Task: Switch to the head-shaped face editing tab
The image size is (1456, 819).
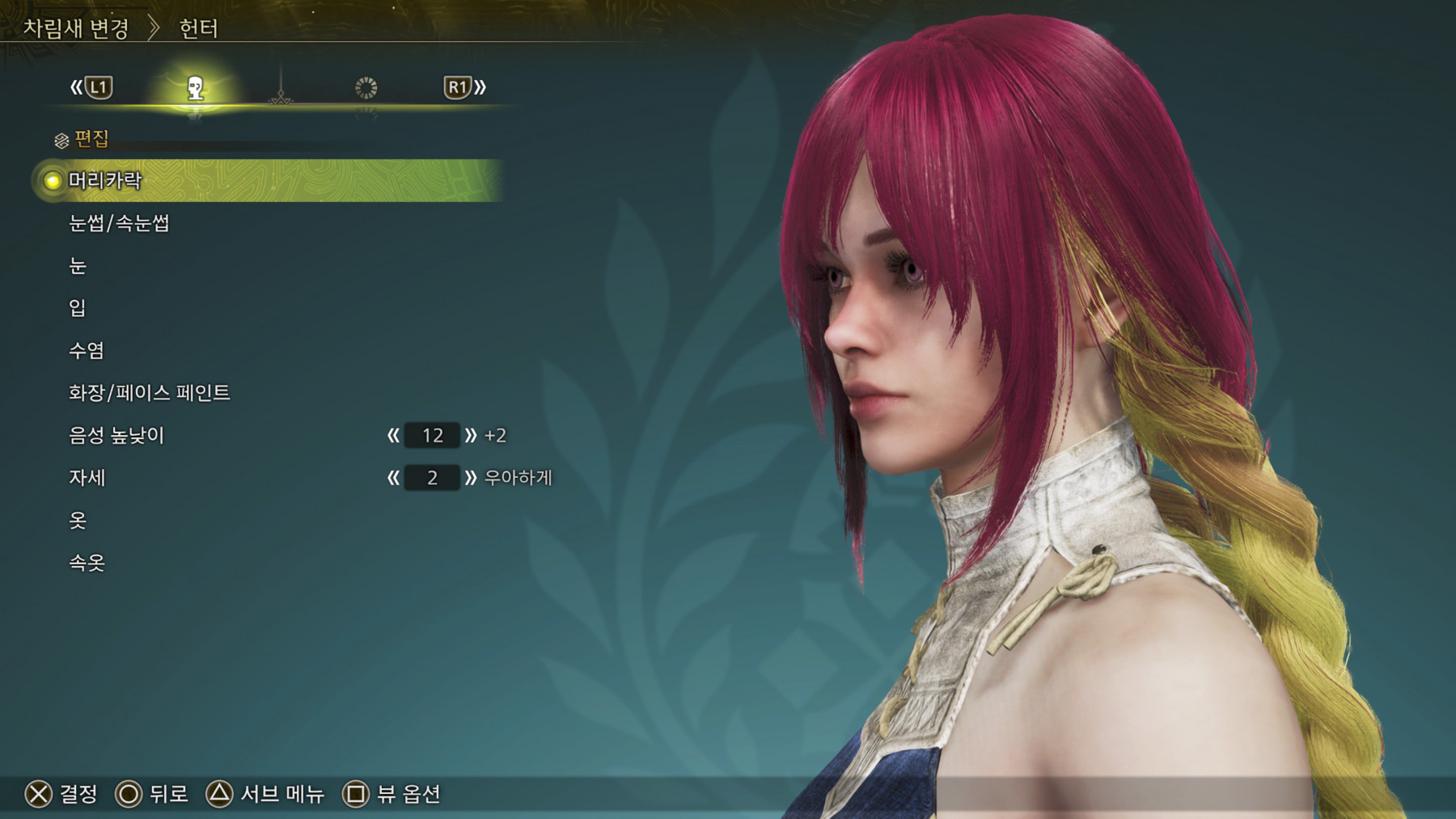Action: tap(195, 87)
